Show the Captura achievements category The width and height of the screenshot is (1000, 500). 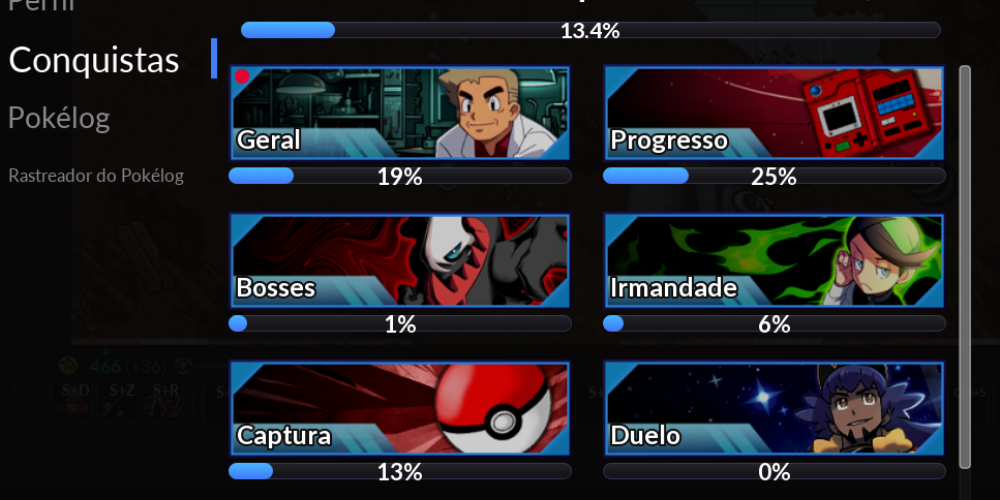click(400, 408)
